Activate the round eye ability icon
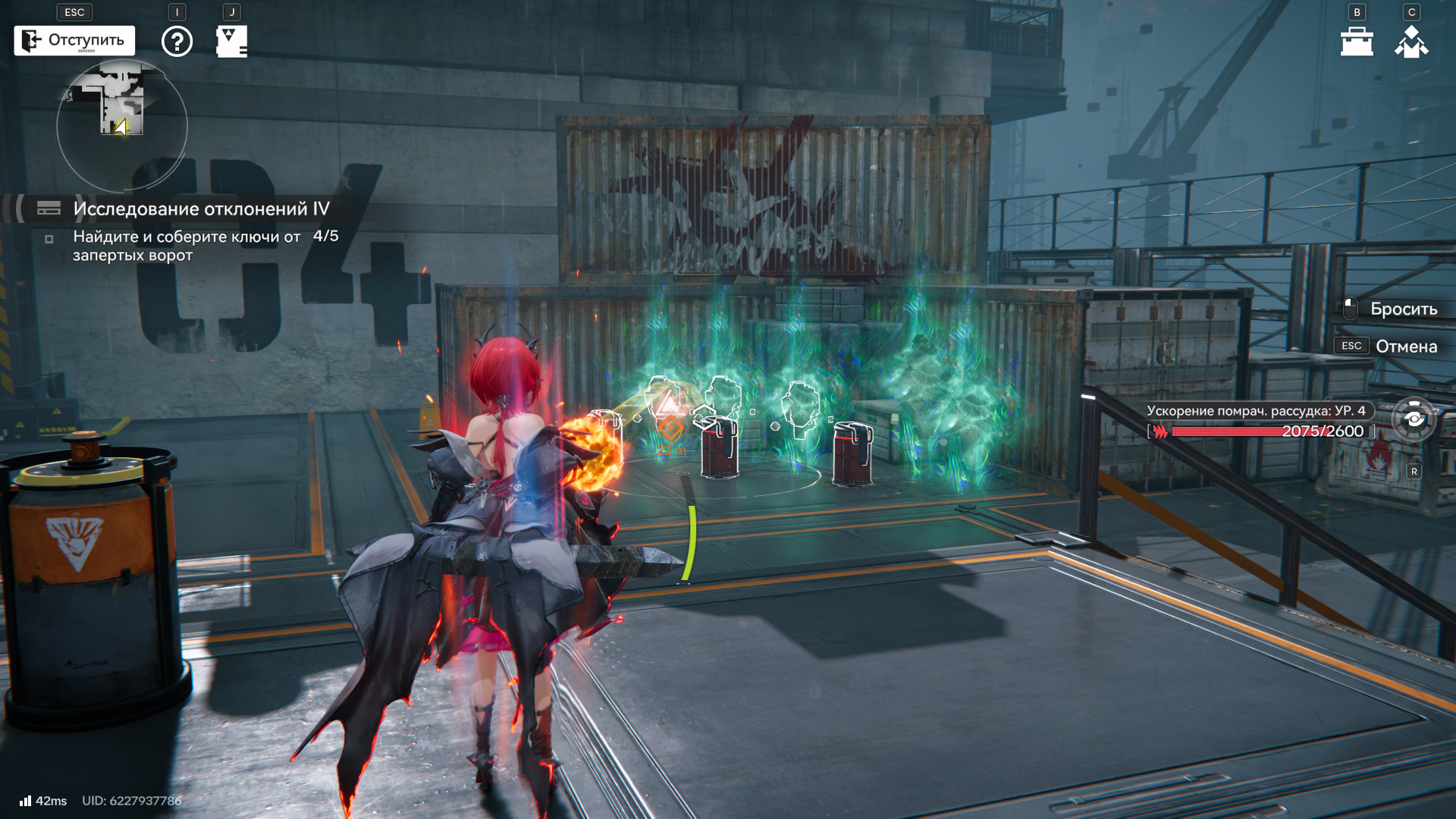1456x819 pixels. point(1414,419)
